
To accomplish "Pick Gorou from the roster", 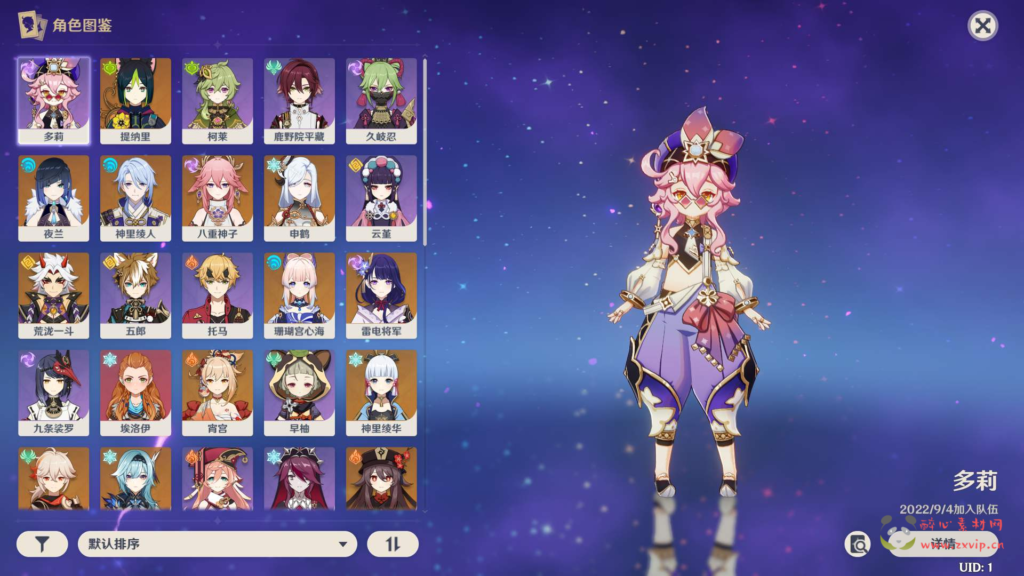I will coord(136,294).
